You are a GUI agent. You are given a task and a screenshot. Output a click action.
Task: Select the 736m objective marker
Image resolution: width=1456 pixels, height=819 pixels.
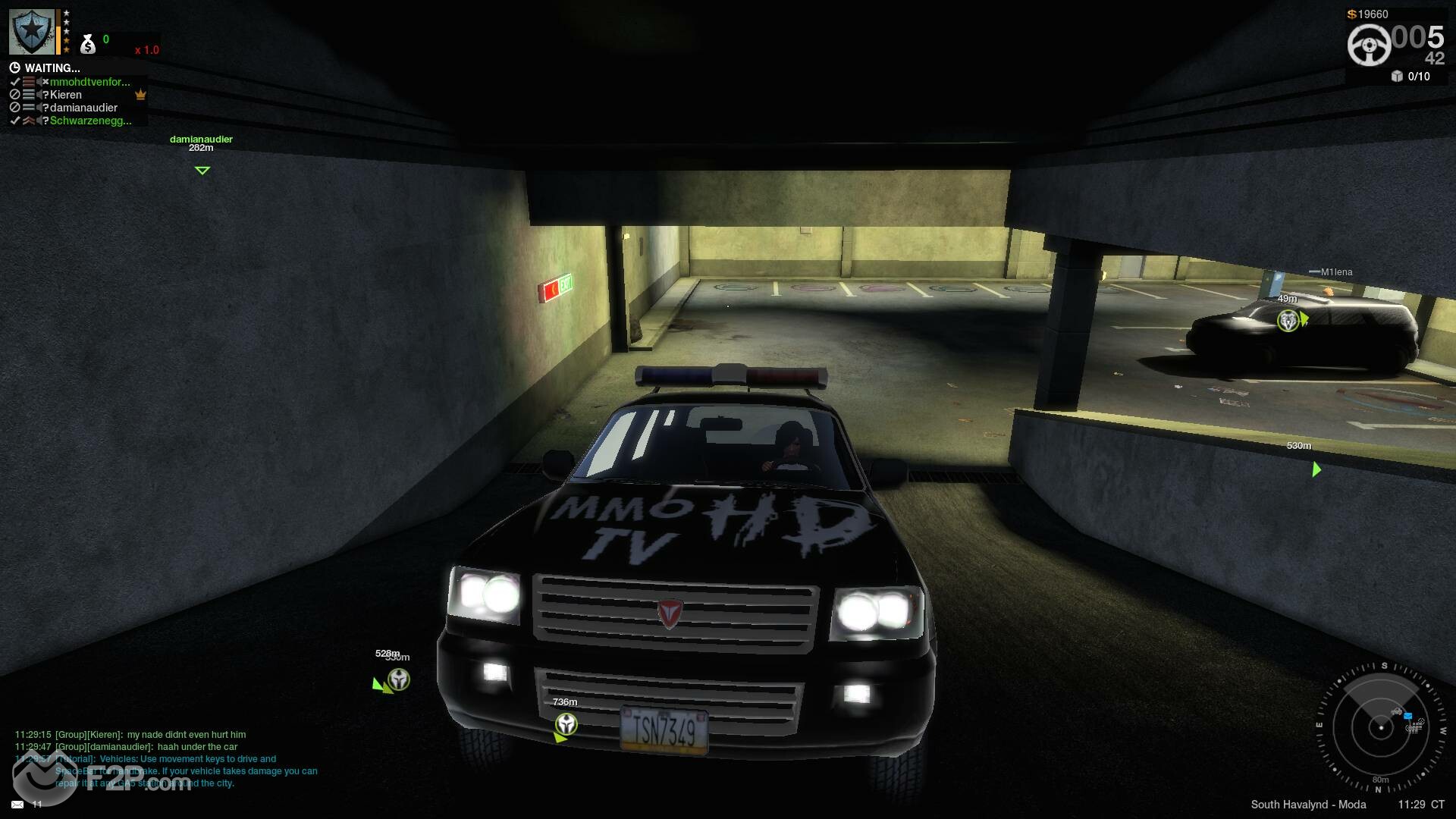tap(566, 724)
